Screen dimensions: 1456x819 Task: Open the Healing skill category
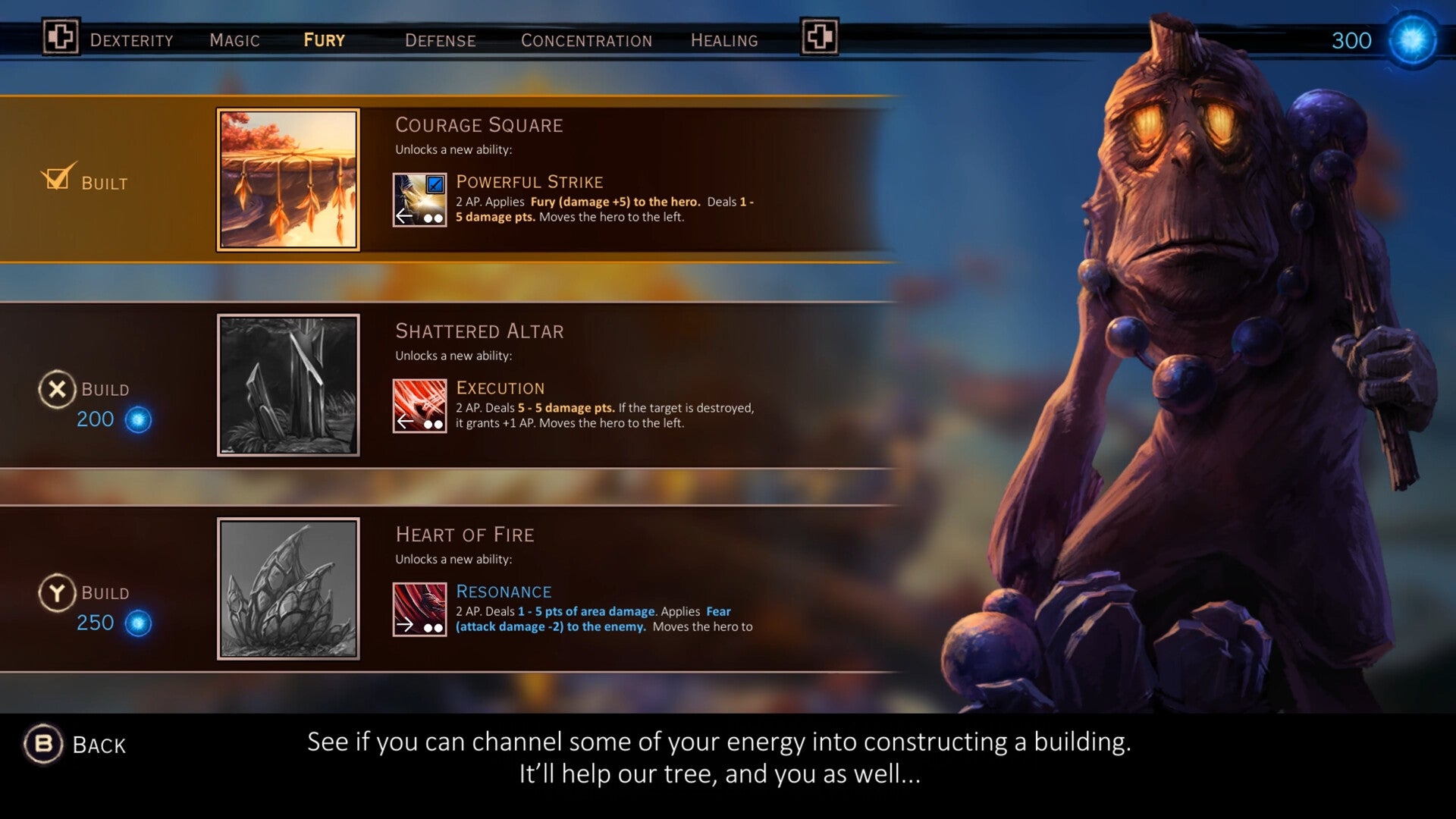click(x=724, y=40)
